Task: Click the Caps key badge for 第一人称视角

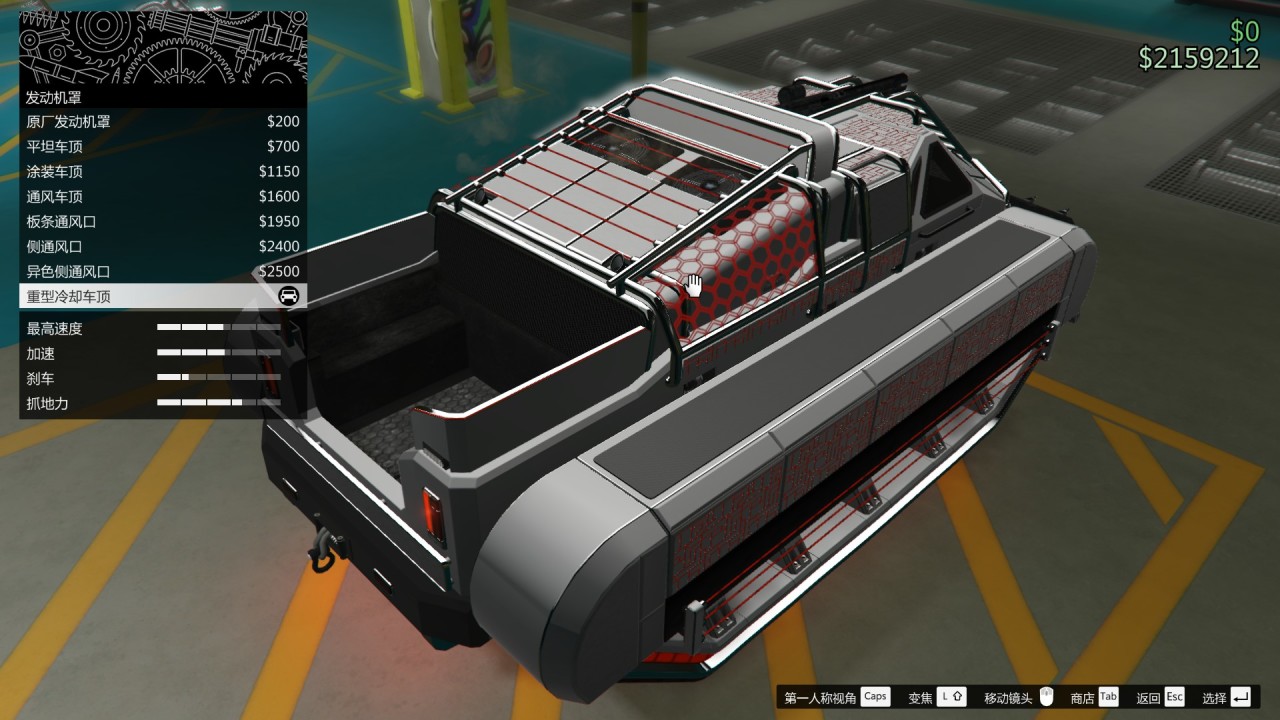Action: (x=875, y=696)
